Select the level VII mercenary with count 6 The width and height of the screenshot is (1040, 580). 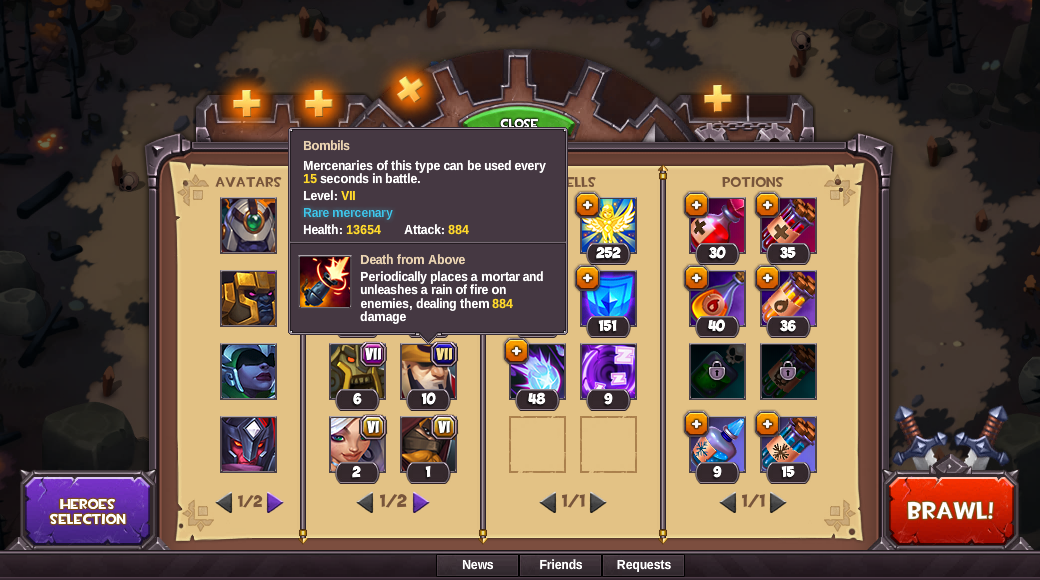357,371
